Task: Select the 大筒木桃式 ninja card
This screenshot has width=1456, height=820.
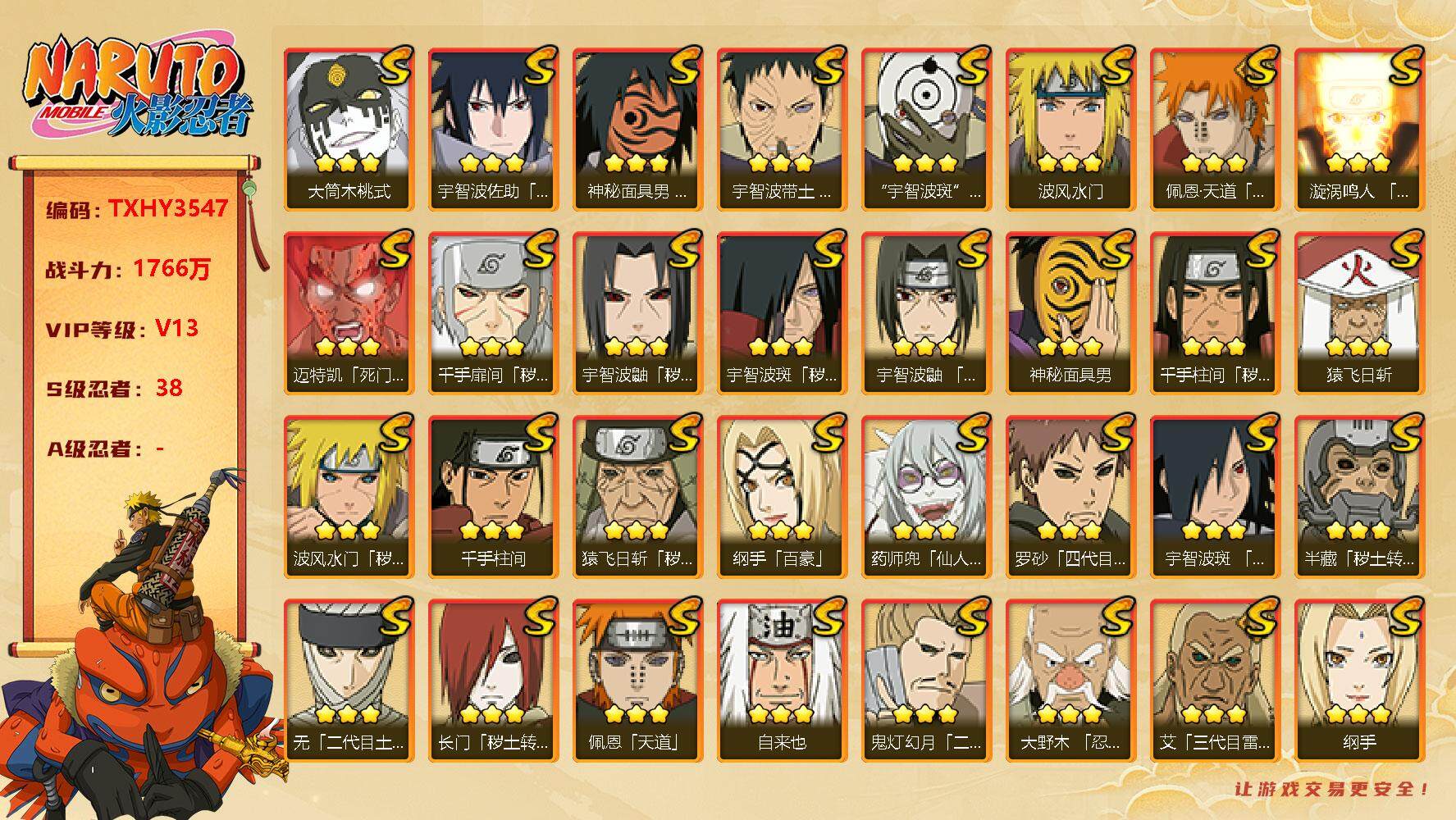Action: pyautogui.click(x=349, y=129)
